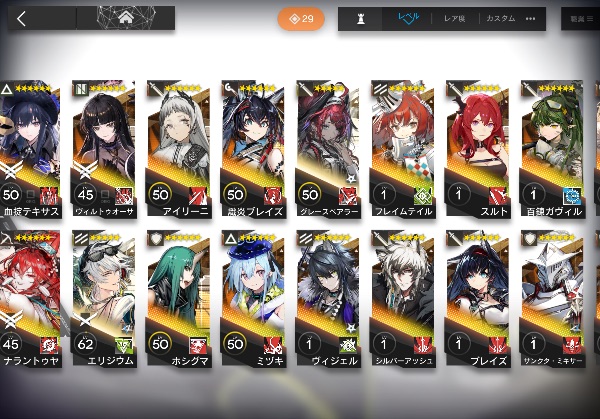Pick operator card ホシグマ

pos(177,300)
